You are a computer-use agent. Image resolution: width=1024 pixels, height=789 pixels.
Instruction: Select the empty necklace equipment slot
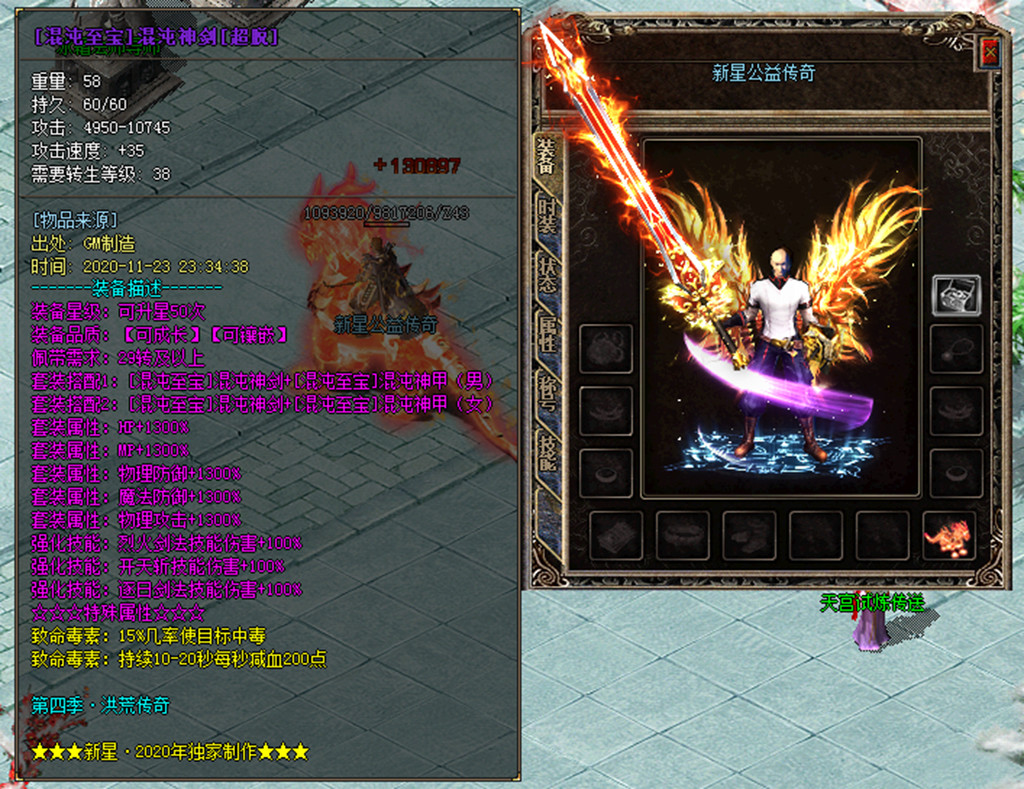point(956,349)
